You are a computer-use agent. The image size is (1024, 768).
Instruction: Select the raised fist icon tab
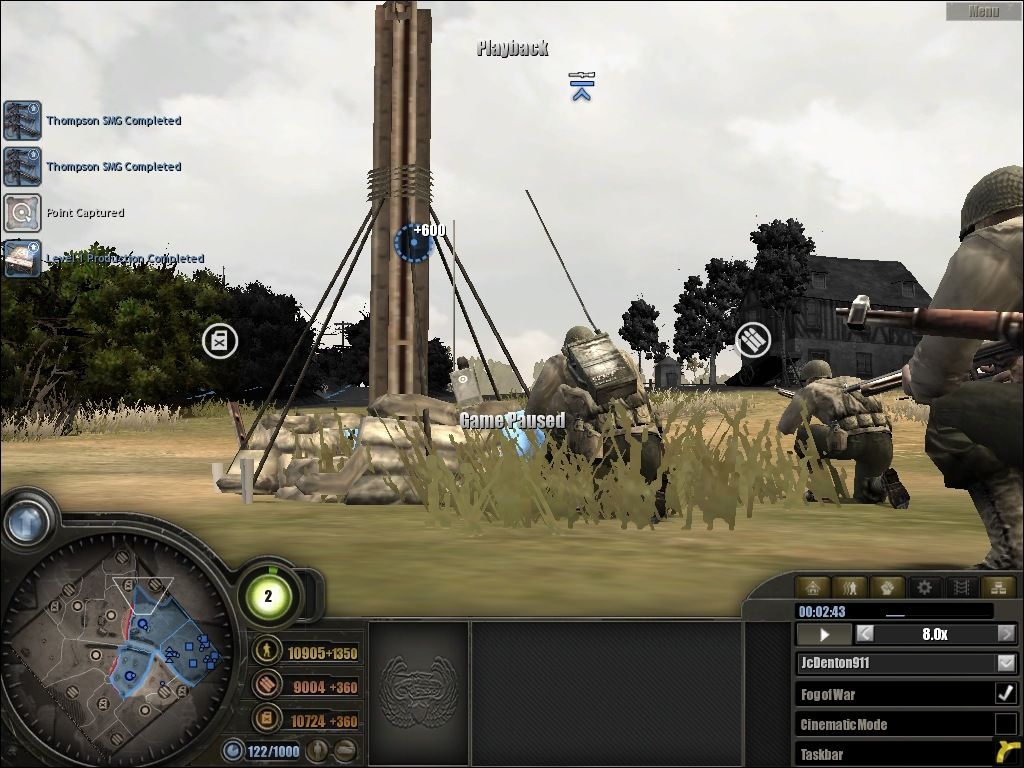coord(887,588)
